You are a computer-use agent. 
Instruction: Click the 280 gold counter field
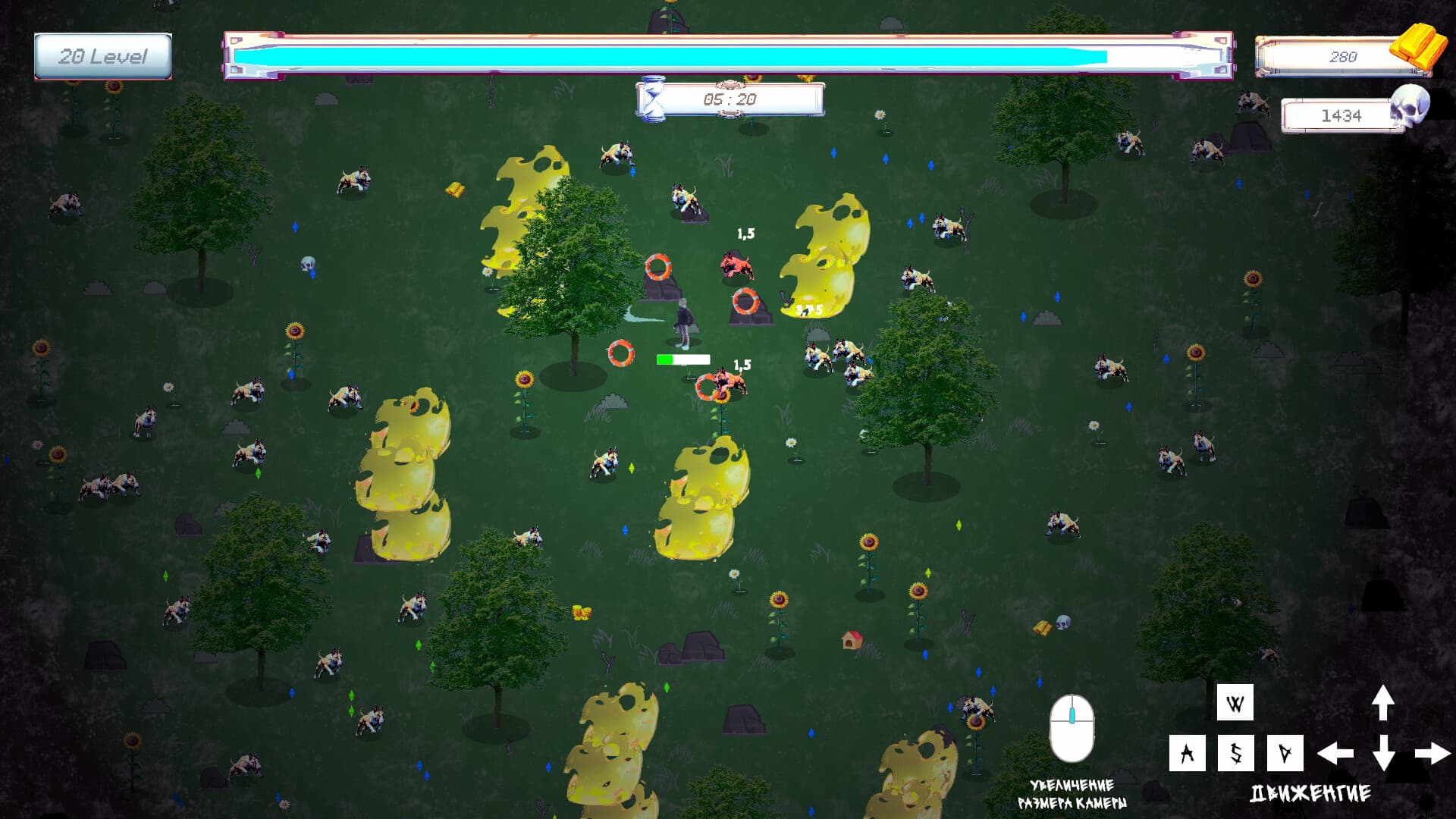(1342, 56)
